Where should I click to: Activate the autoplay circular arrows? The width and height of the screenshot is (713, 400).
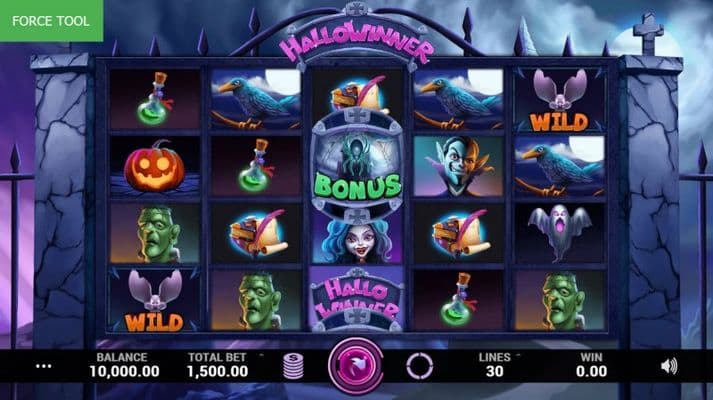419,366
